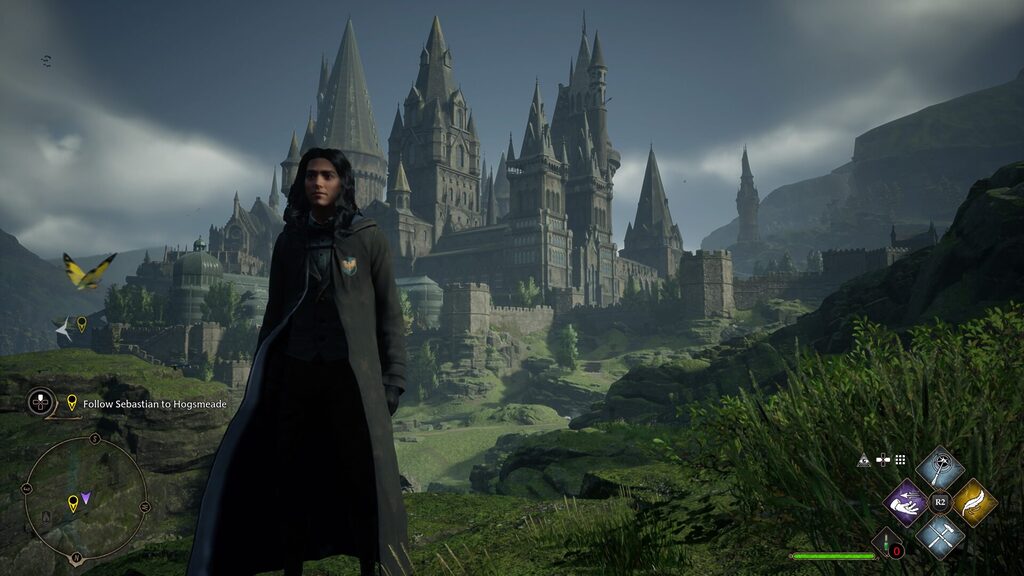
Task: Open the circular minimap
Action: (85, 499)
